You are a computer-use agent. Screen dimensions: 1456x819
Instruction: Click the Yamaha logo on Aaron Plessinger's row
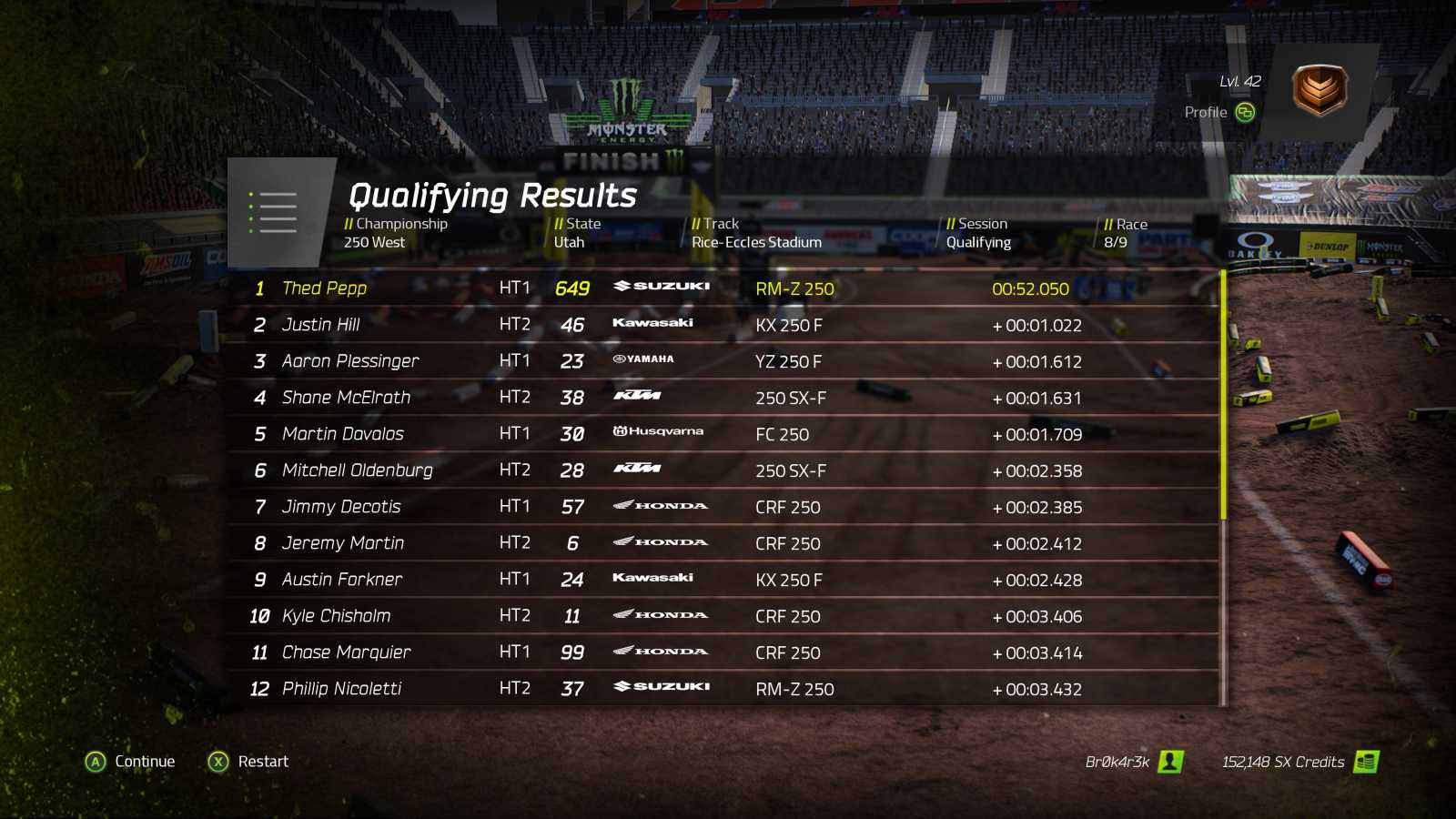point(643,359)
